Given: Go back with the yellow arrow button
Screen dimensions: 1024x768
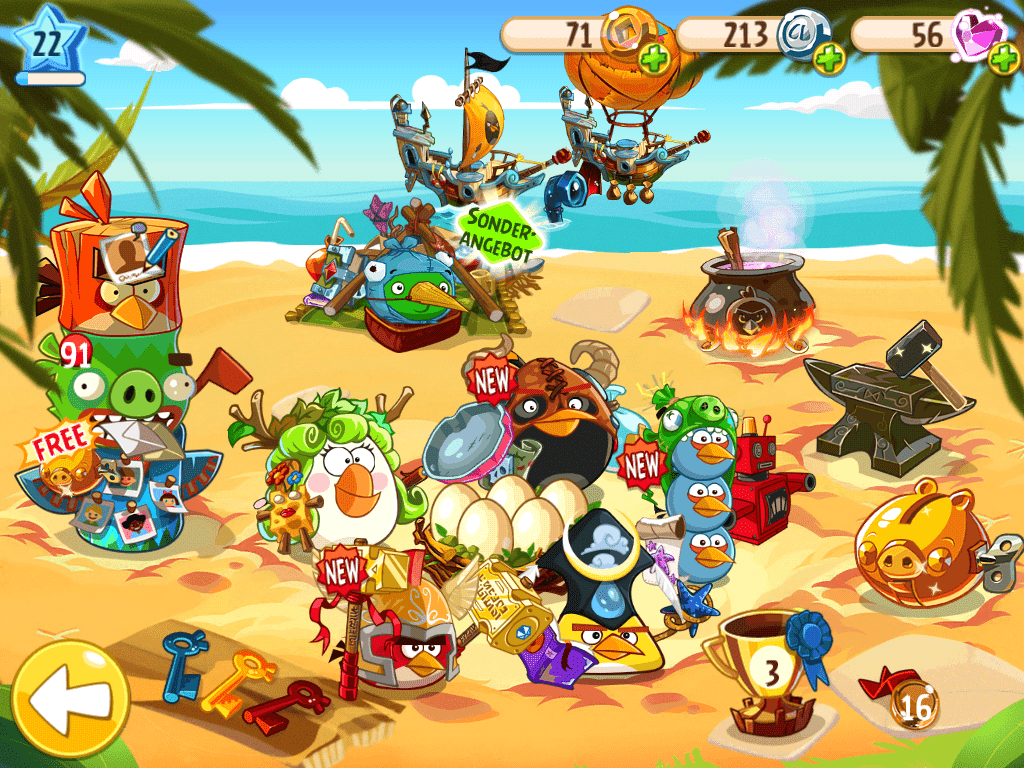Looking at the screenshot, I should tap(69, 699).
